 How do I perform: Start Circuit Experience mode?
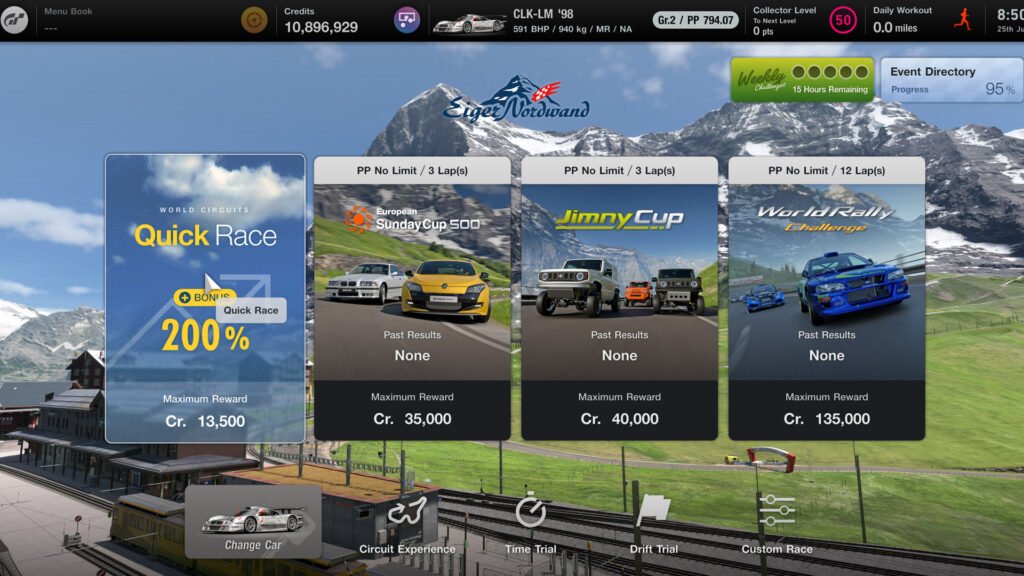click(407, 522)
